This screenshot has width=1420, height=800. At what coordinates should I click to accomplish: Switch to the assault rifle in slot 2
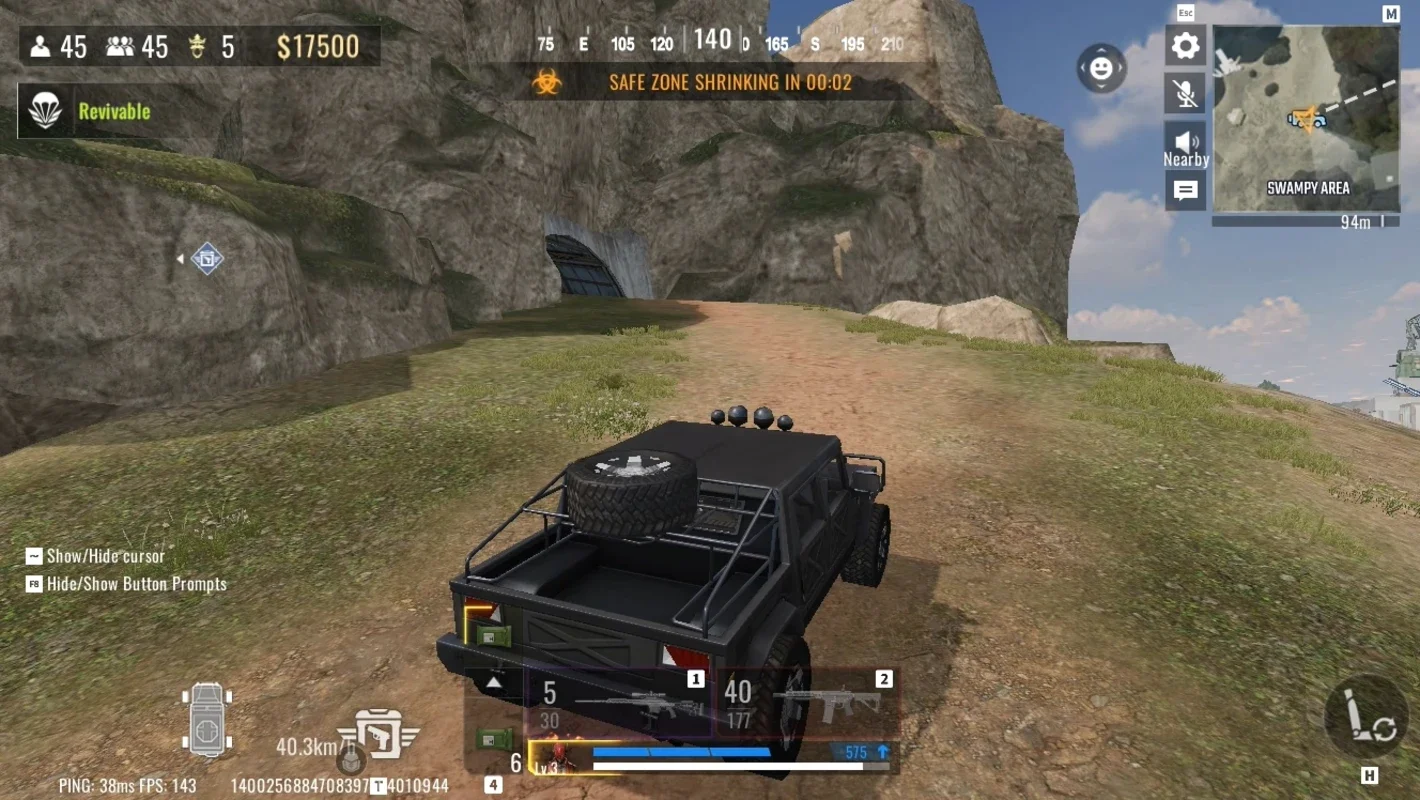808,702
